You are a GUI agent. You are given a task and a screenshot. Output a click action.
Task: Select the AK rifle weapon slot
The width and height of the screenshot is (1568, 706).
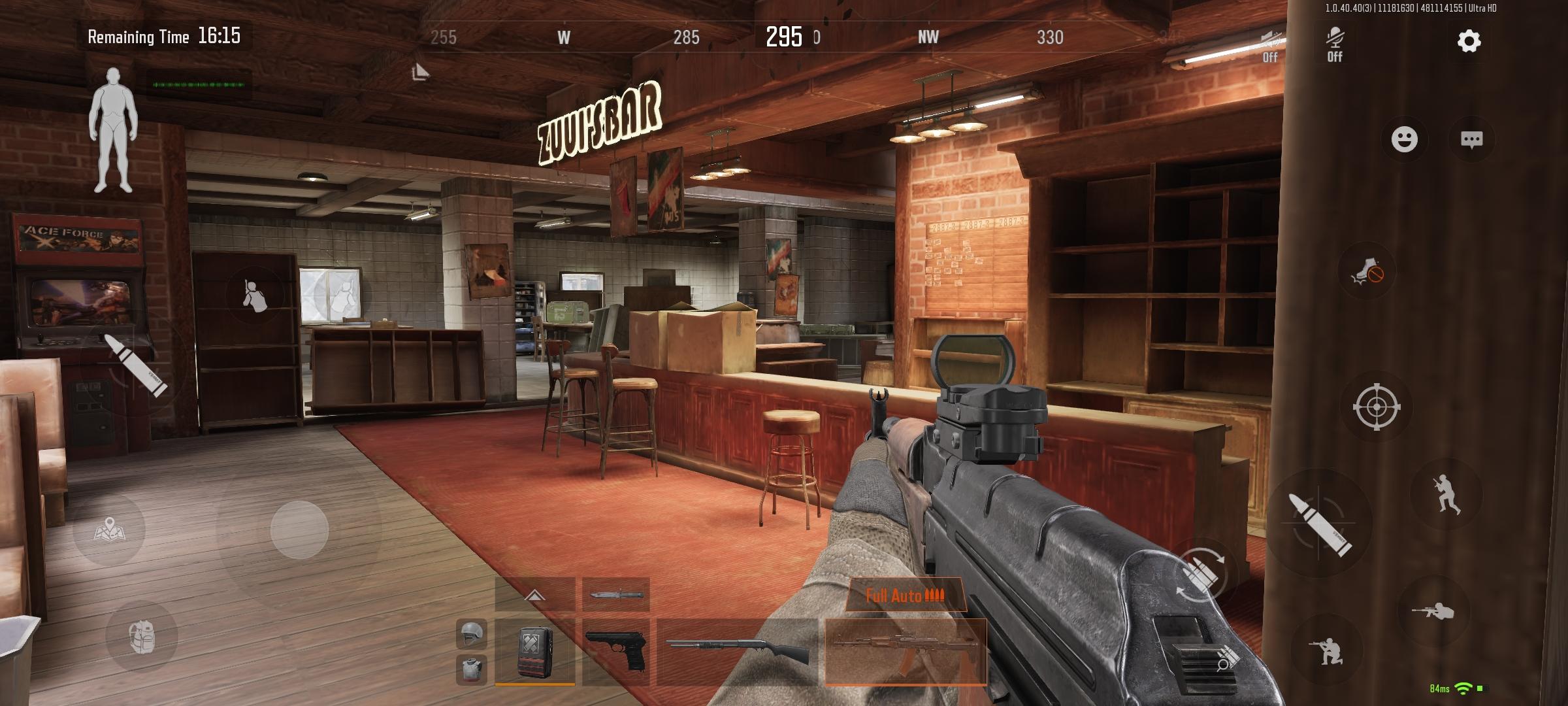906,651
